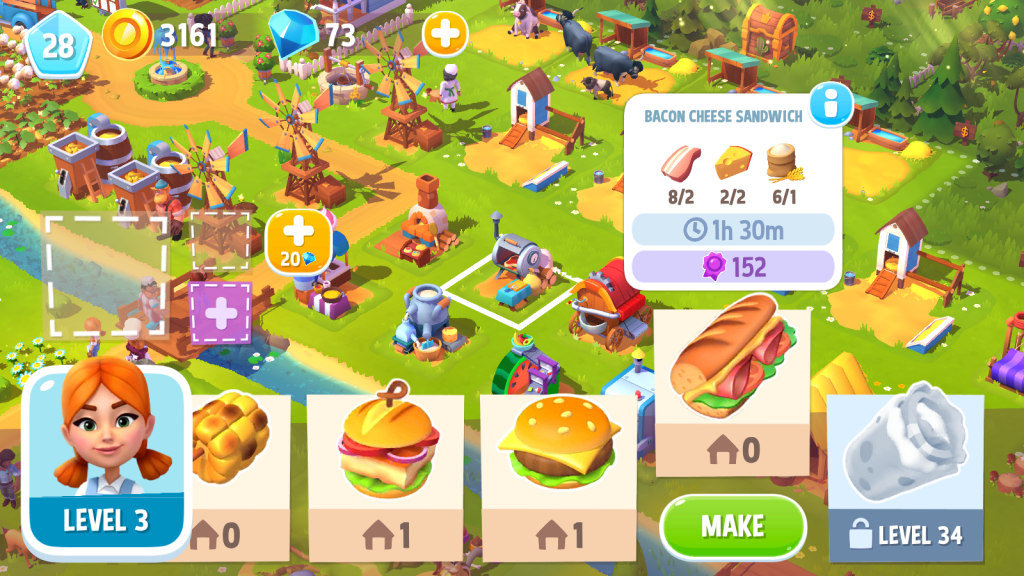Image resolution: width=1024 pixels, height=576 pixels.
Task: Choose the cheeseburger recipe card
Action: [558, 475]
